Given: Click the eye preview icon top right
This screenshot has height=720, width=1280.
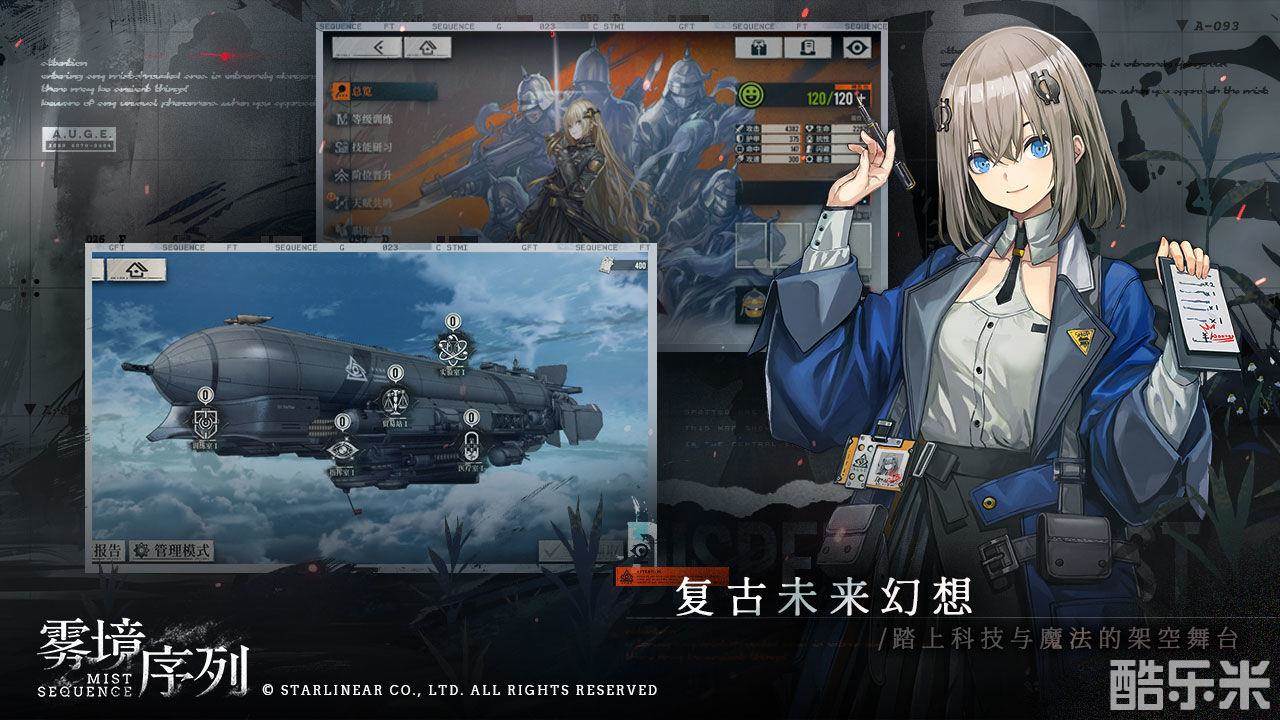Looking at the screenshot, I should coord(858,47).
